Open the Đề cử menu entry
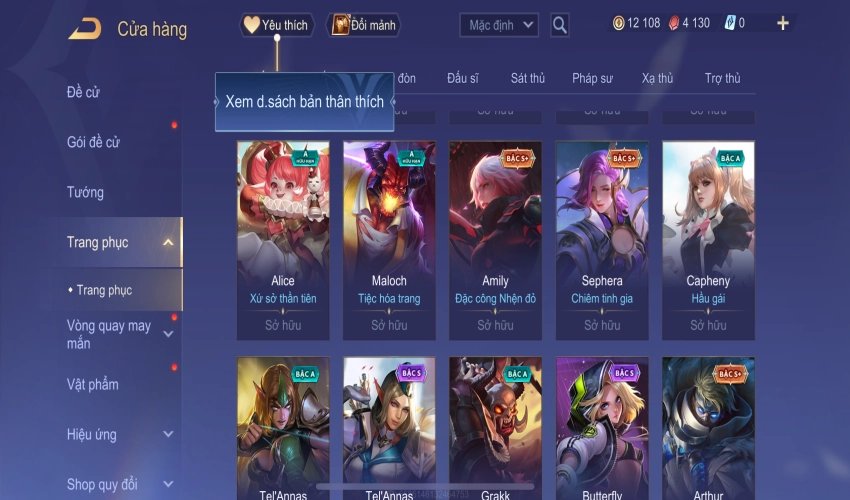This screenshot has width=850, height=500. (84, 93)
